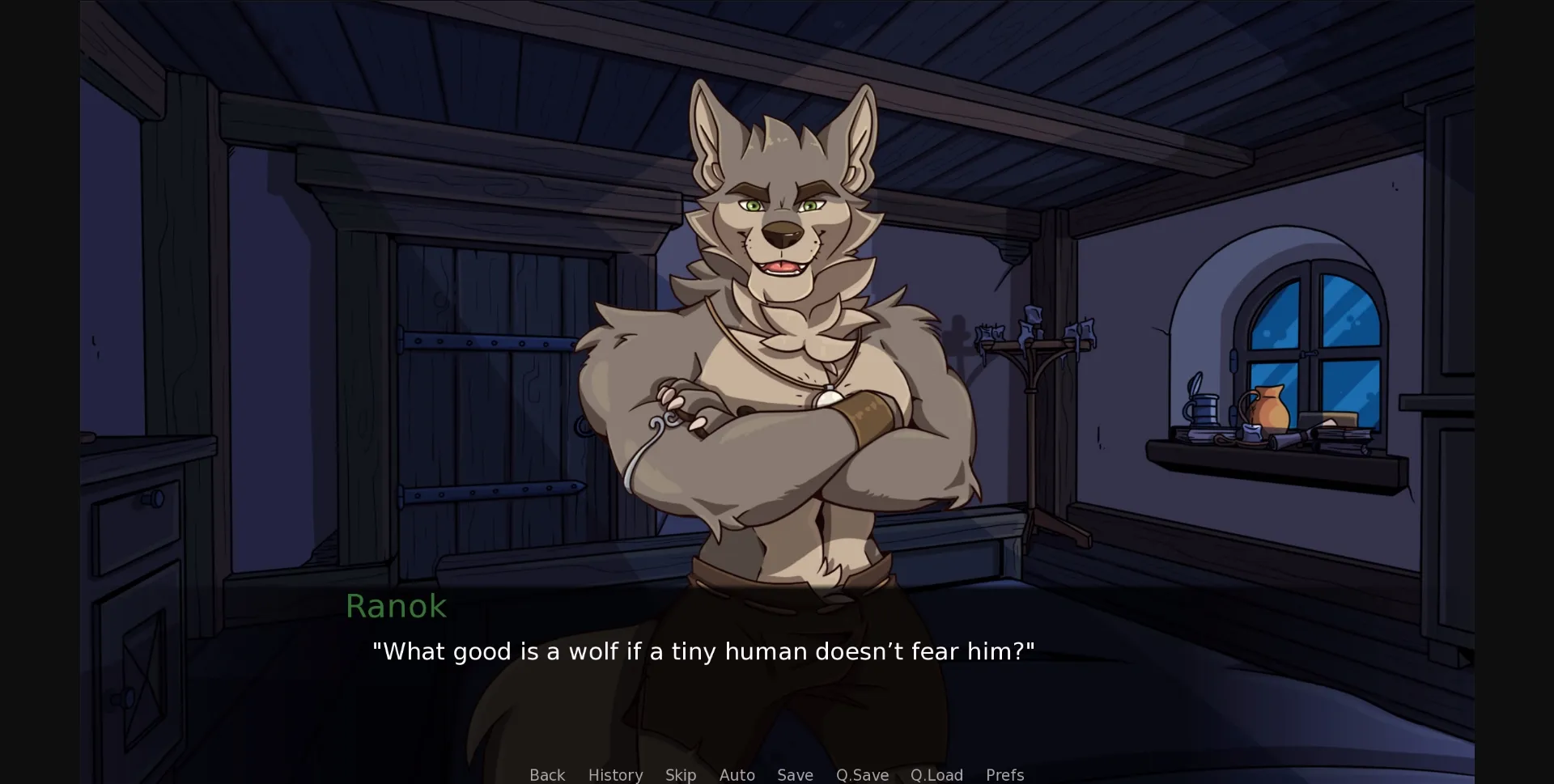Open the Save game screen
The height and width of the screenshot is (784, 1554).
(794, 775)
